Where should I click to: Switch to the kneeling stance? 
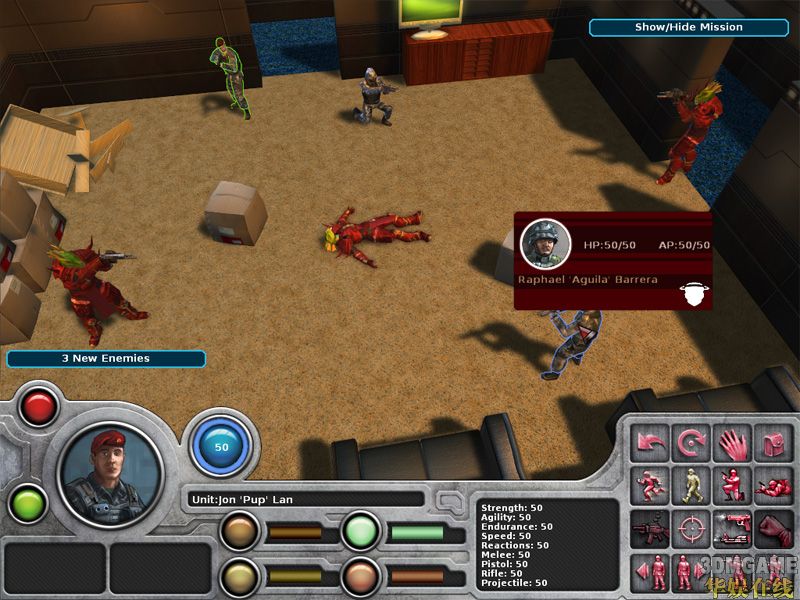point(732,485)
